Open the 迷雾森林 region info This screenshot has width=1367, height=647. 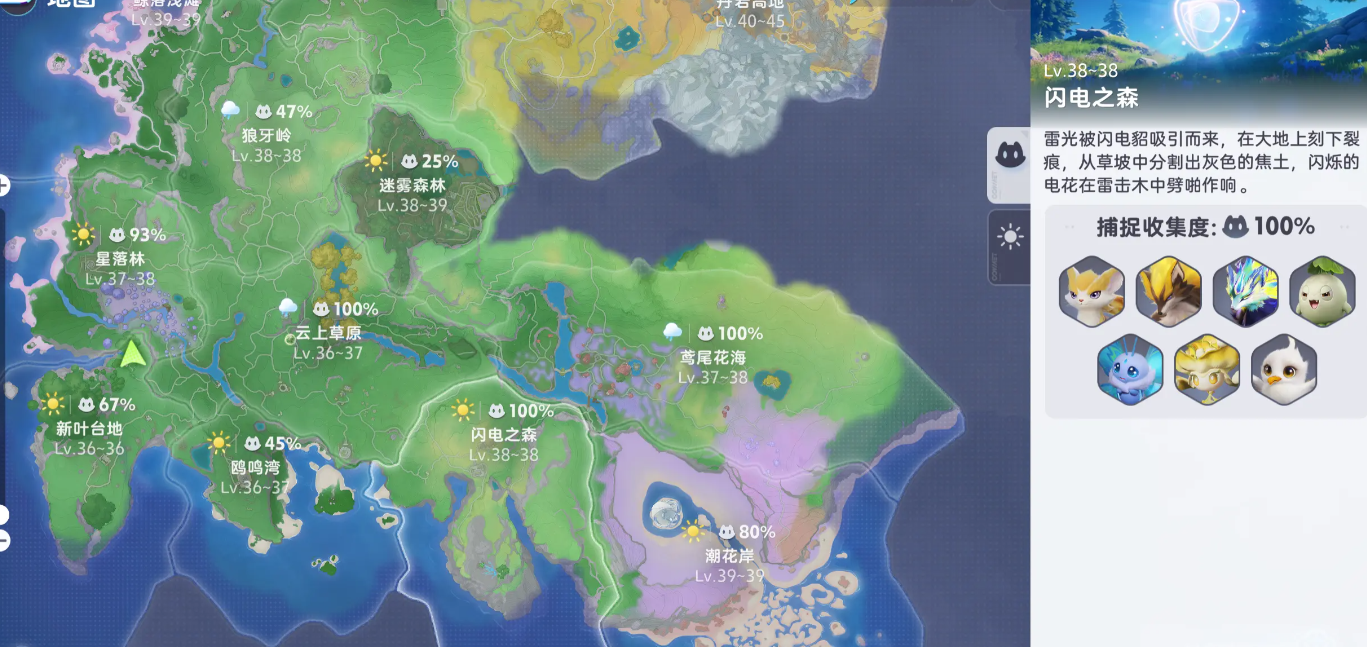coord(412,185)
